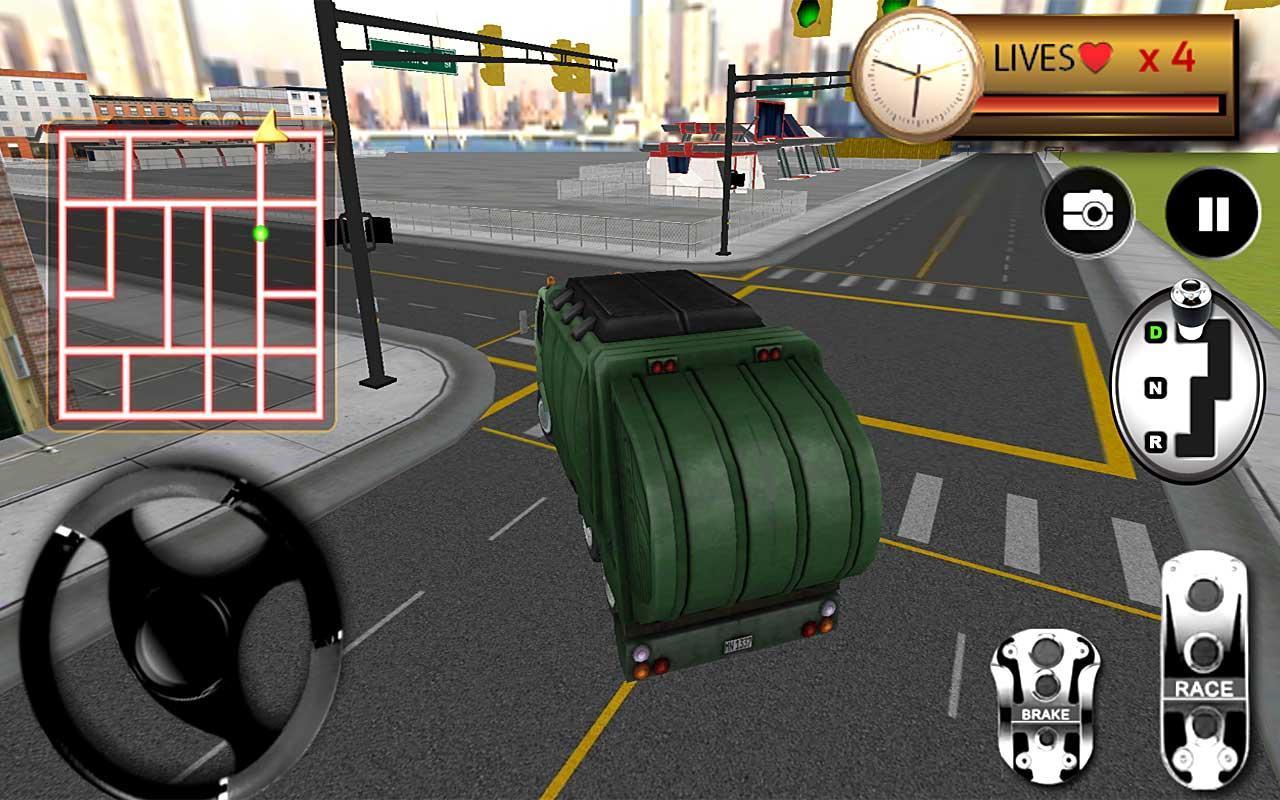Viewport: 1280px width, 800px height.
Task: Tap the clock face
Action: click(915, 75)
